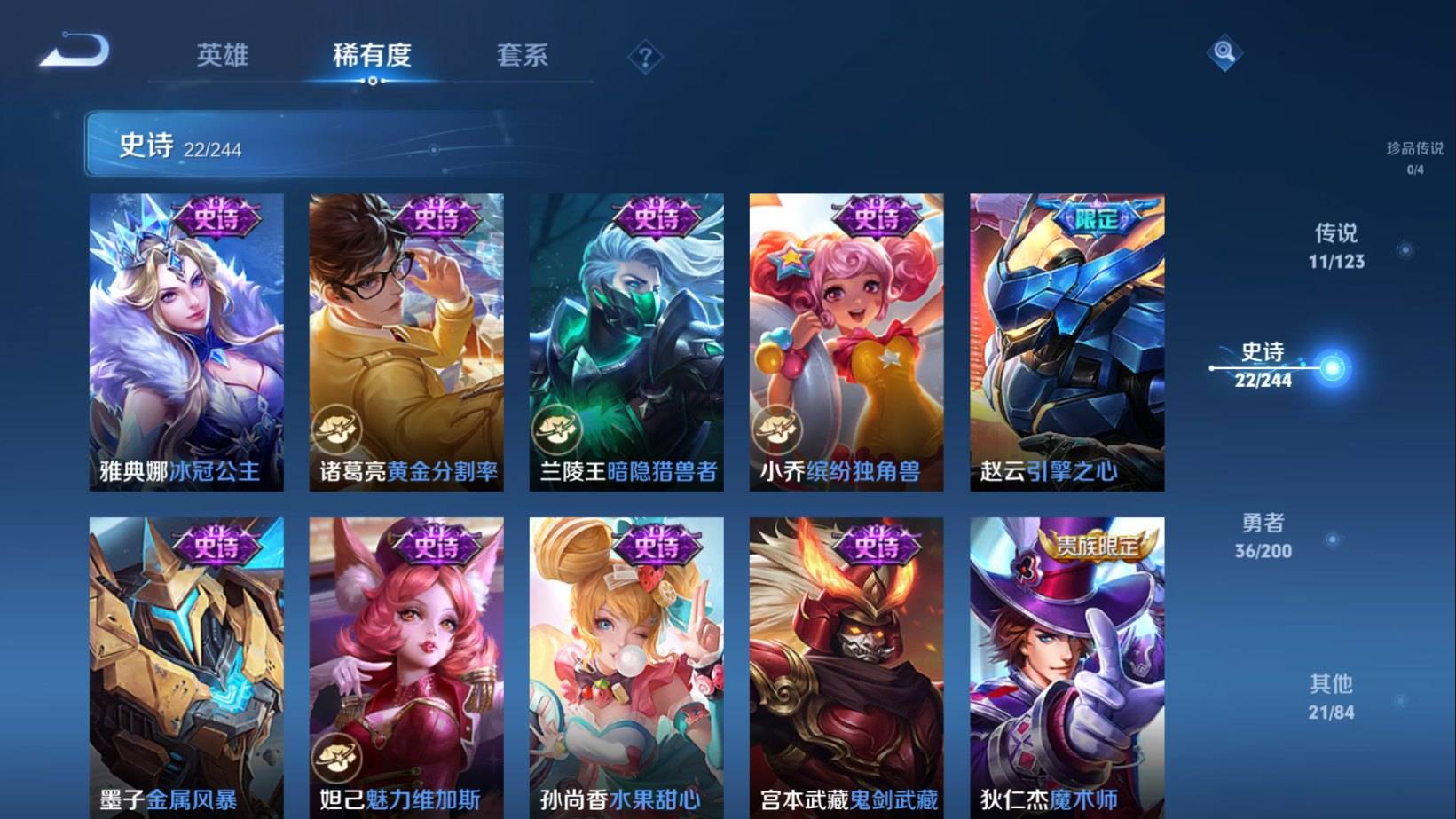Viewport: 1456px width, 819px height.
Task: Show help via the question mark icon
Action: (645, 59)
